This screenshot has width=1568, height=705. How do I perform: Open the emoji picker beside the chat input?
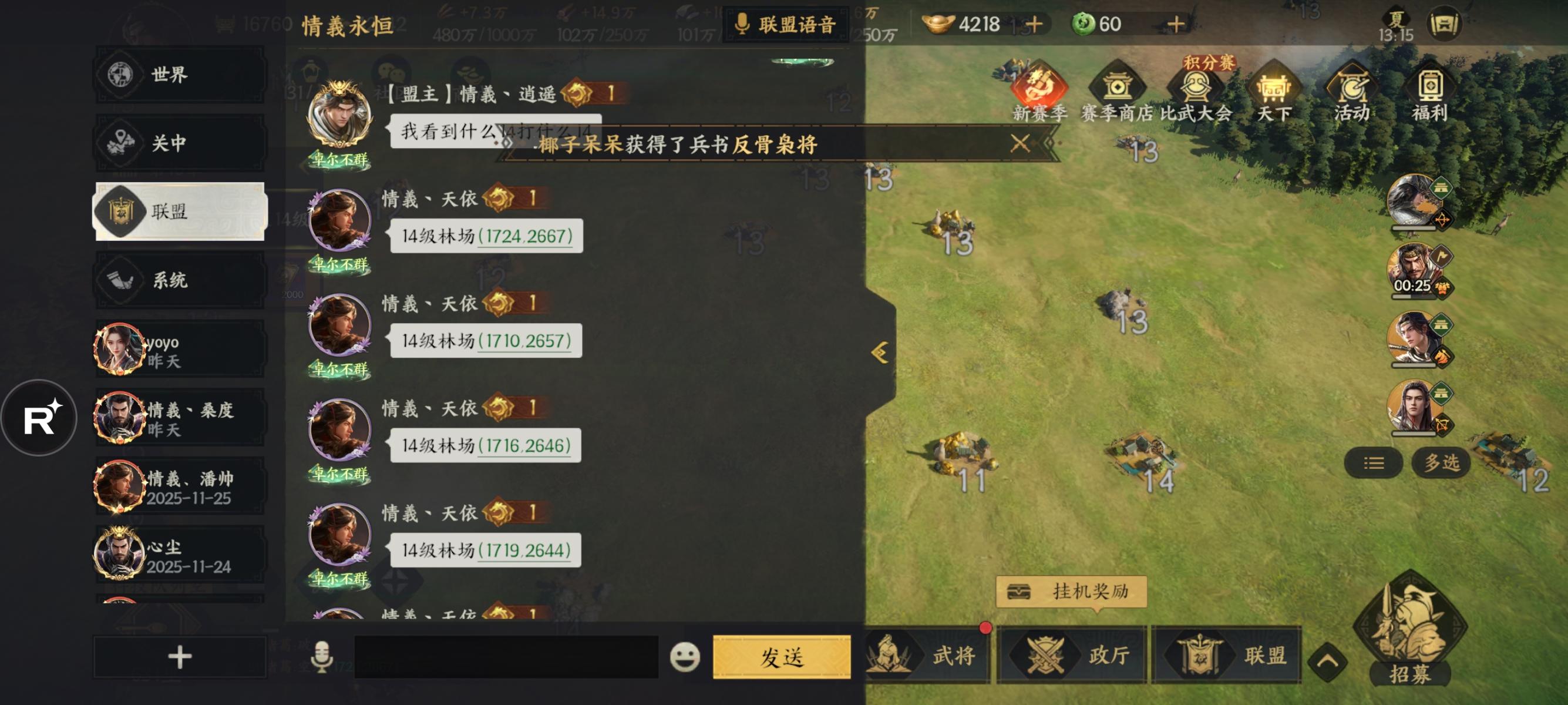685,656
